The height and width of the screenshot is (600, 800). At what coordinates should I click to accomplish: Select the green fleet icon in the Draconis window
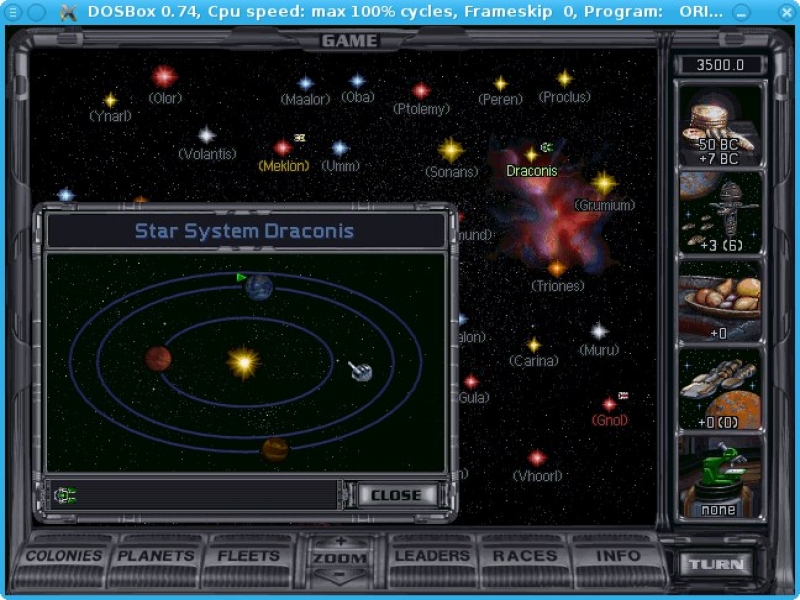66,494
